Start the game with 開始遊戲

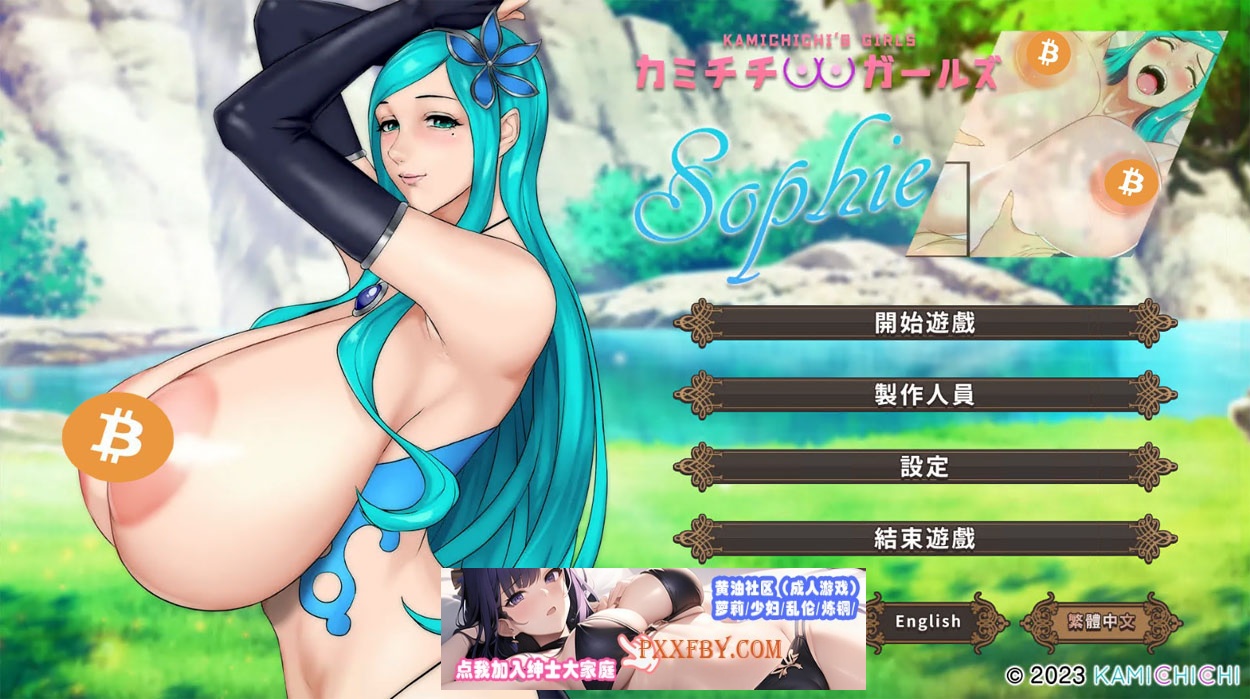924,323
